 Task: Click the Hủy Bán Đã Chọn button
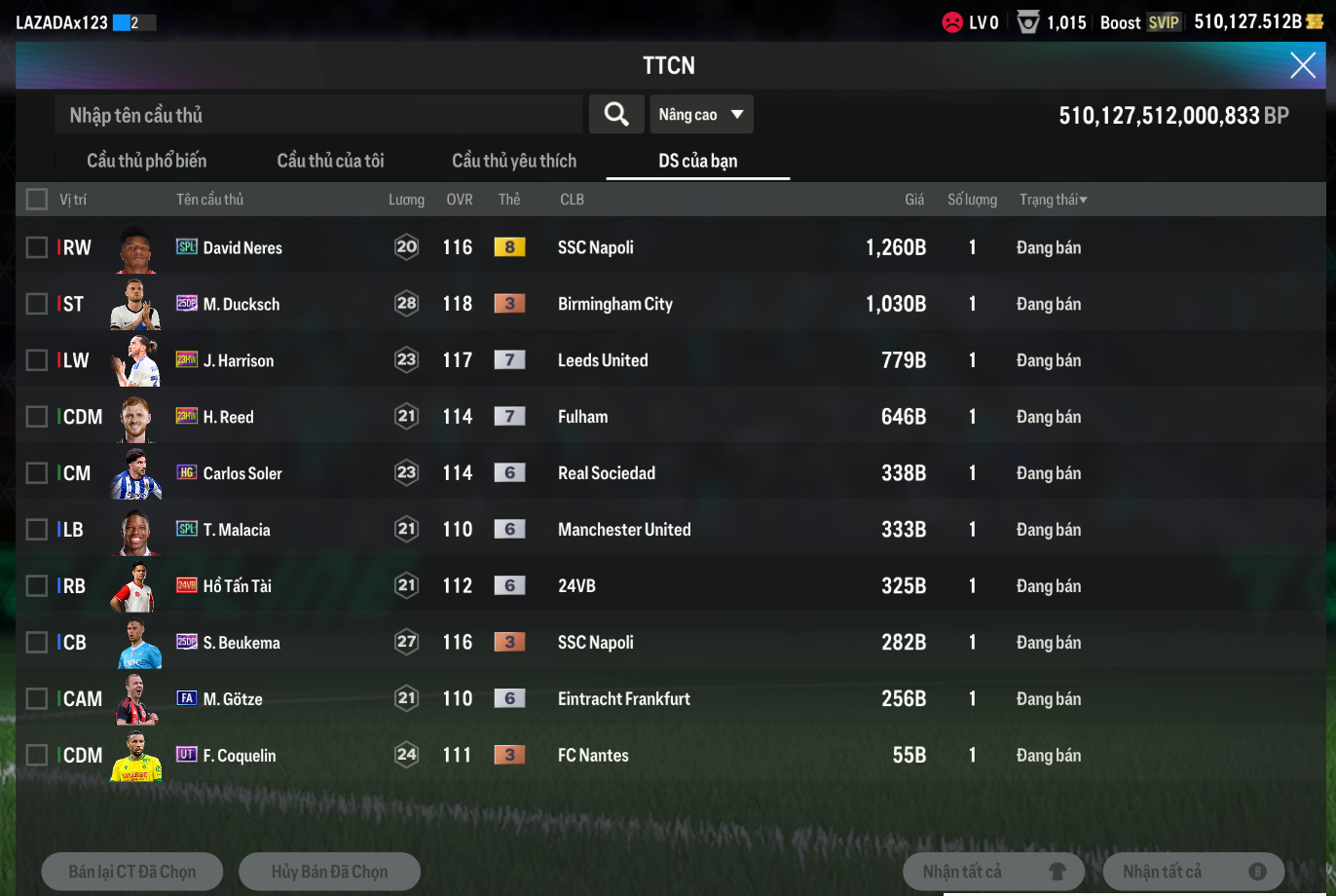tap(329, 872)
